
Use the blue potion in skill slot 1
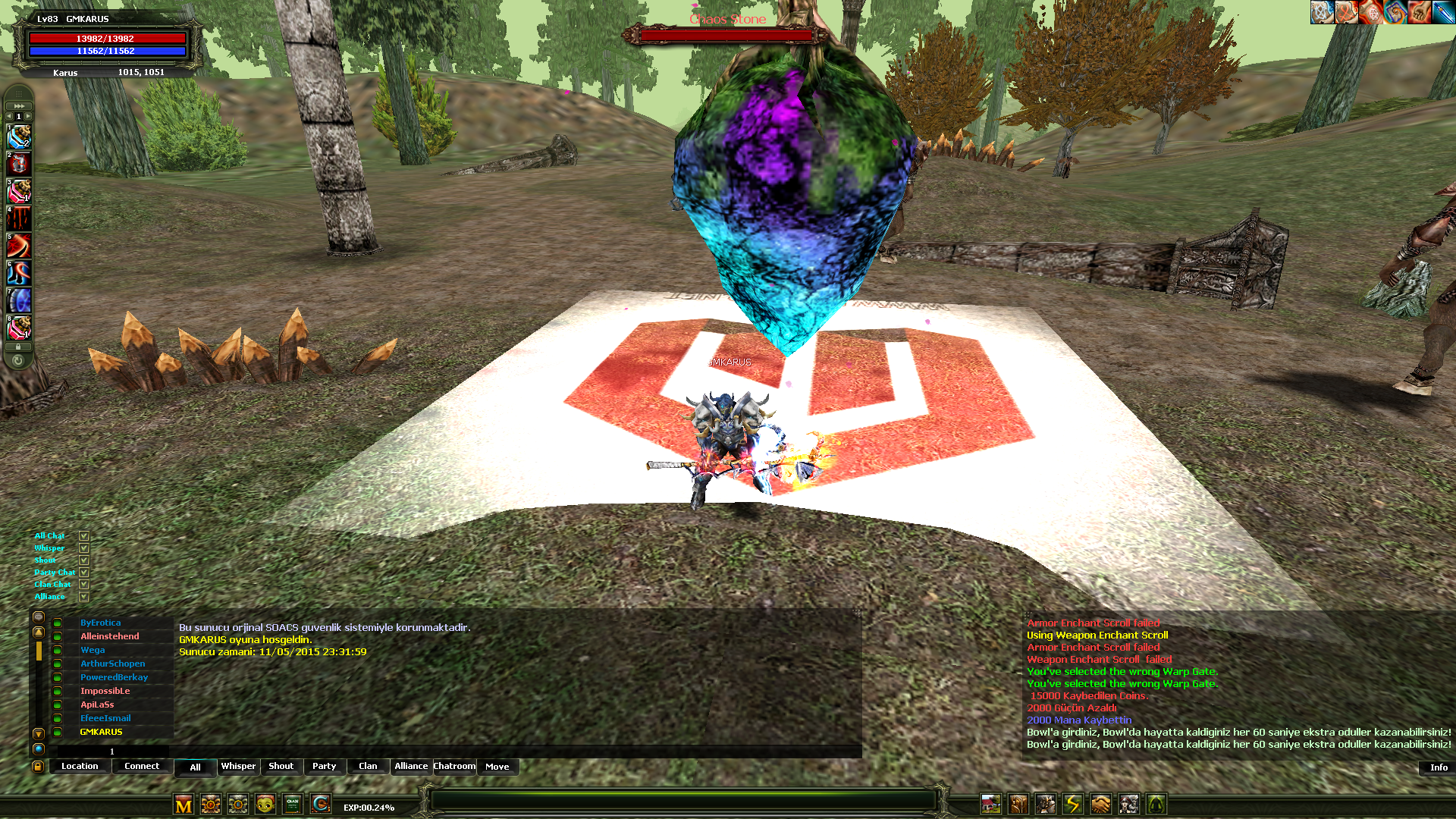19,137
